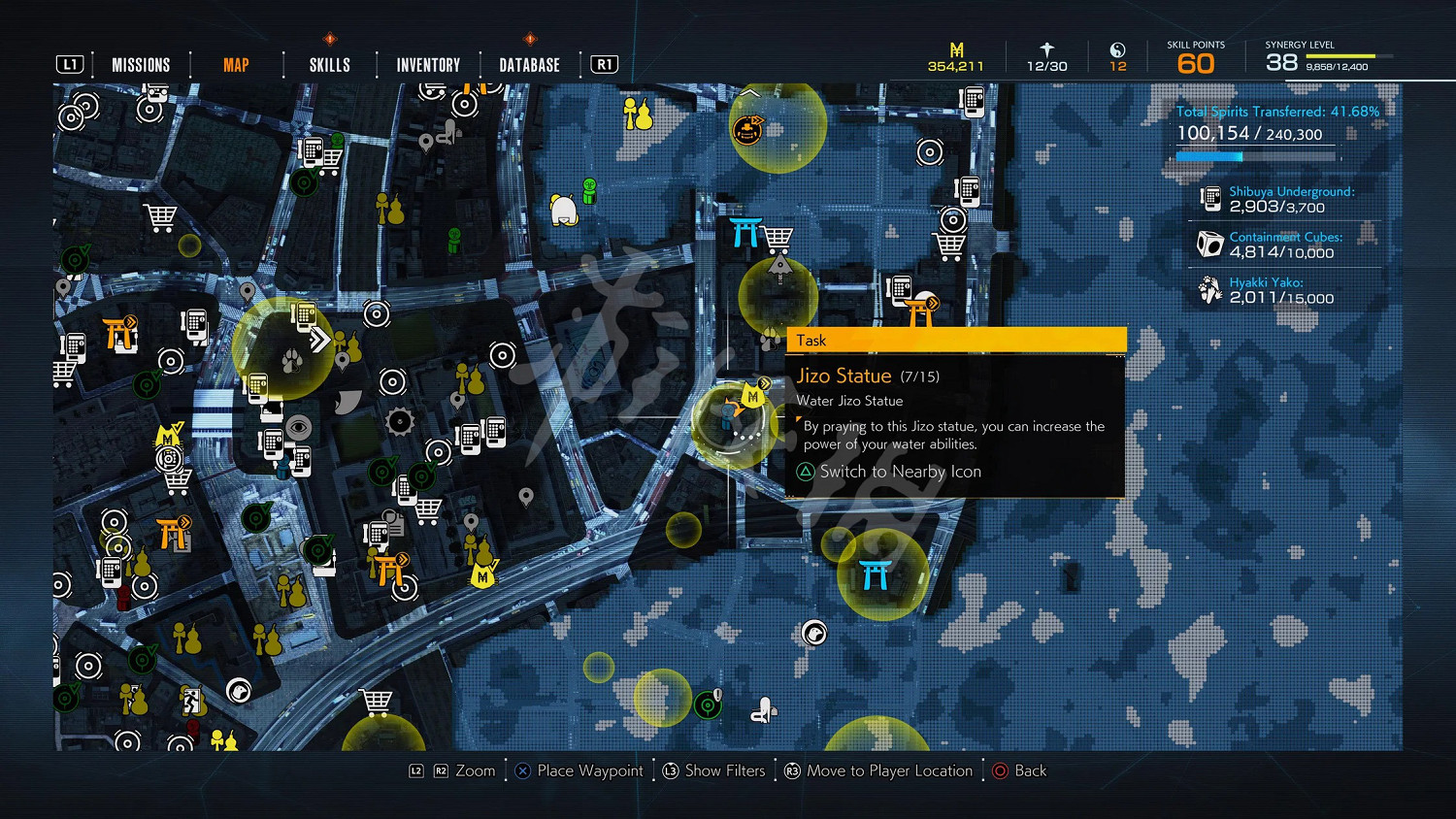1456x819 pixels.
Task: Open the Missions tab
Action: [x=141, y=65]
